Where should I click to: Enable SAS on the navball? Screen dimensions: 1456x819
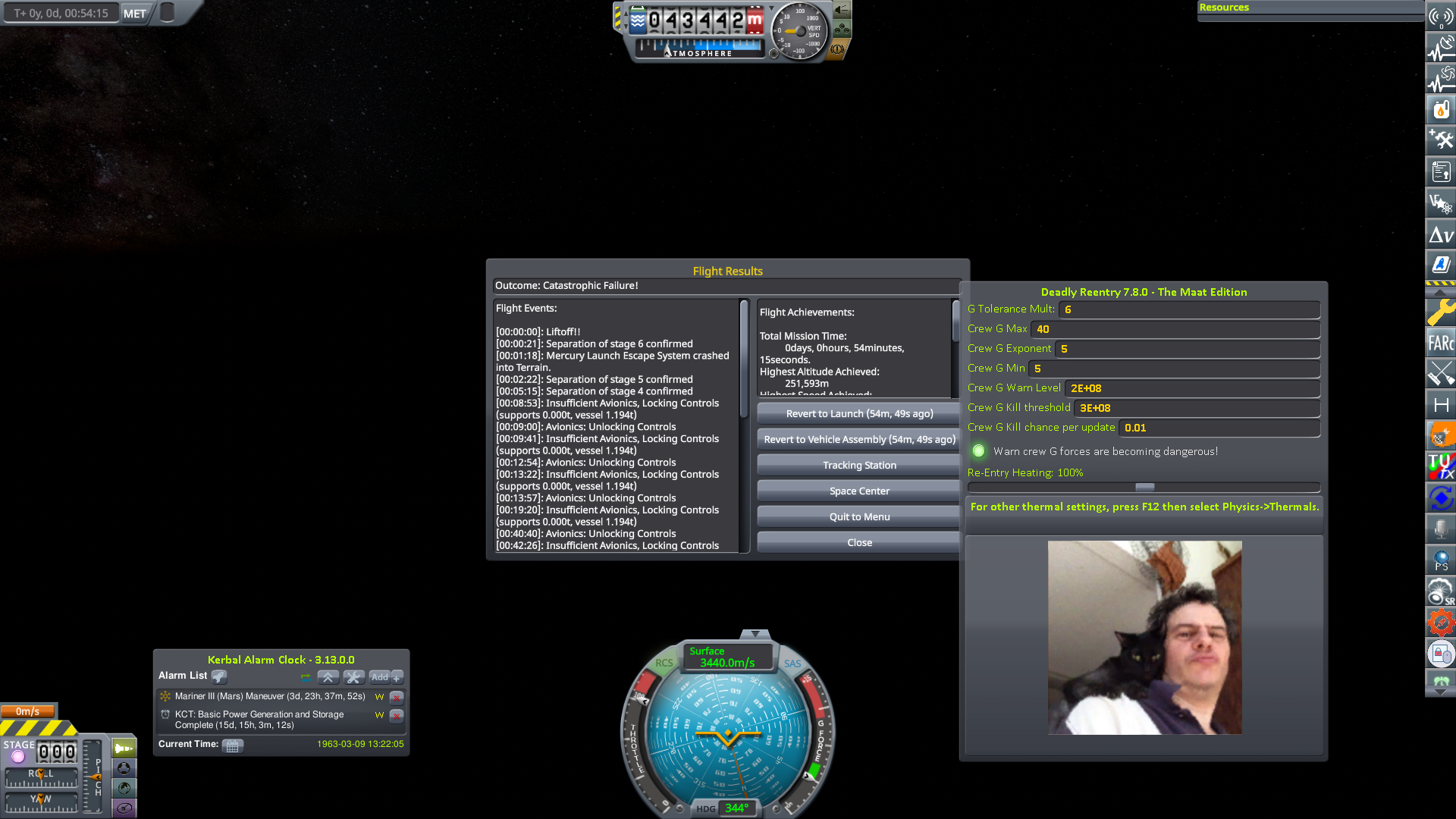pyautogui.click(x=792, y=663)
